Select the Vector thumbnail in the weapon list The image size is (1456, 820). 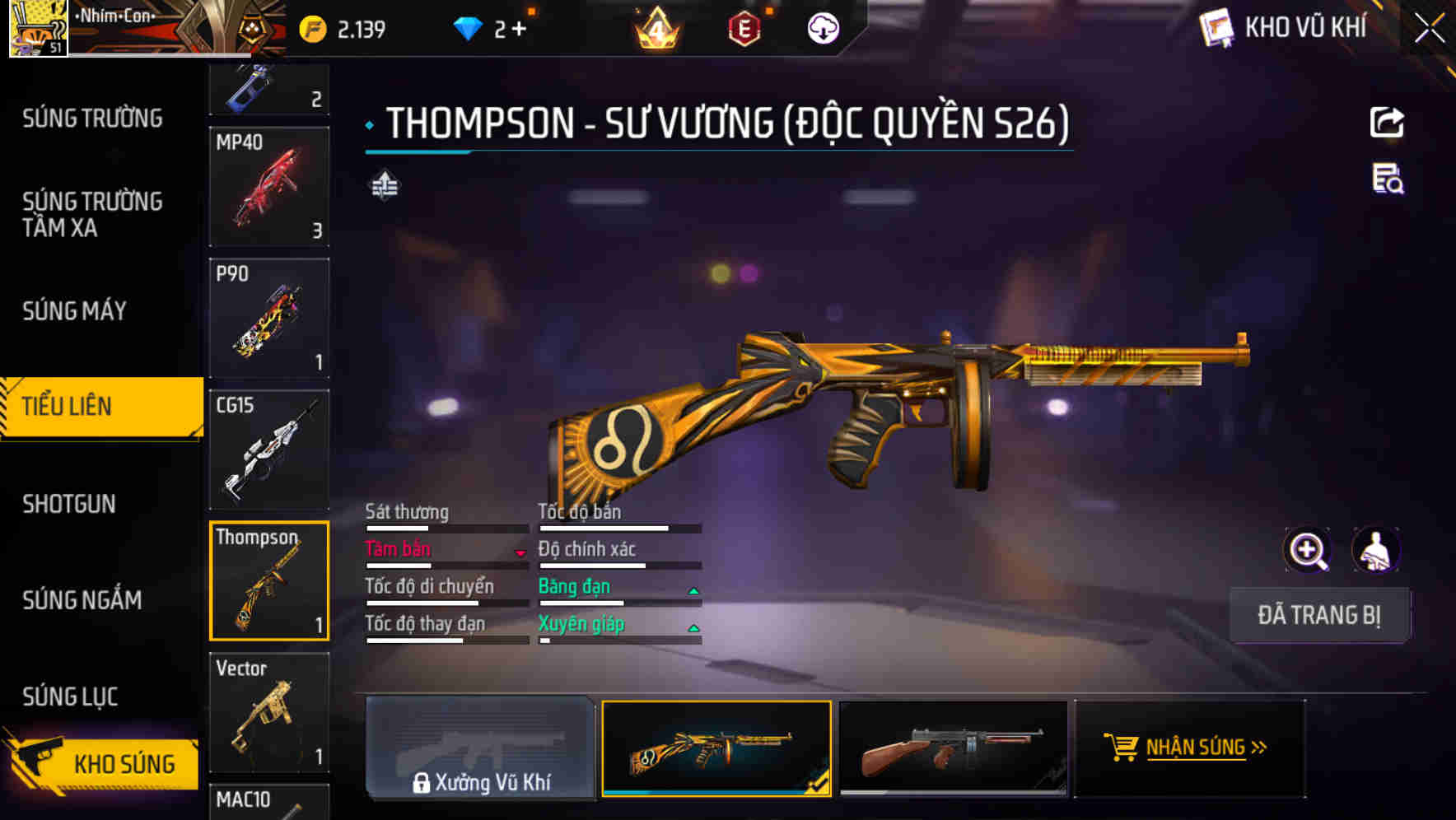click(269, 712)
